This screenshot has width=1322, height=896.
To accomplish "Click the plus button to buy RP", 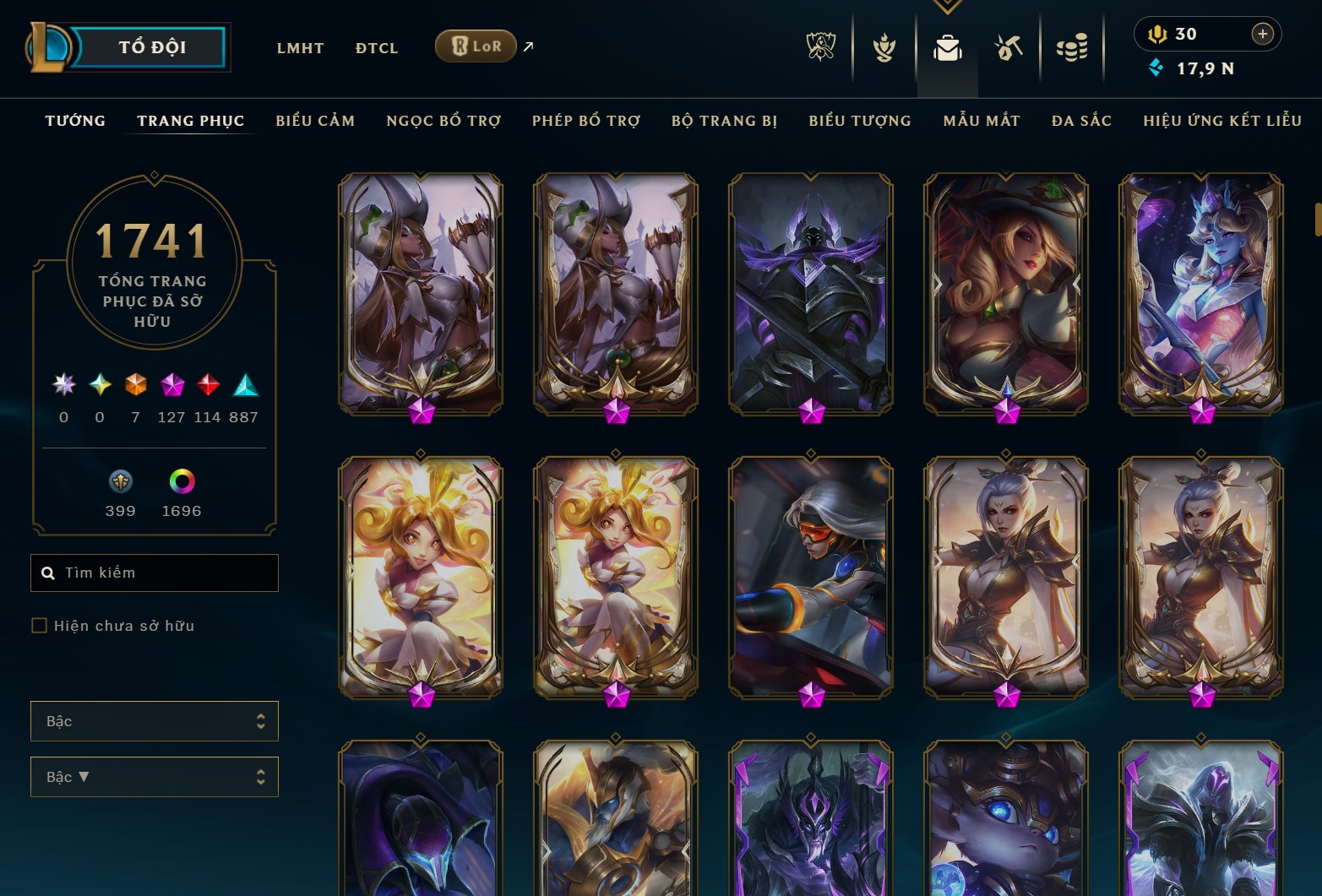I will (x=1262, y=34).
